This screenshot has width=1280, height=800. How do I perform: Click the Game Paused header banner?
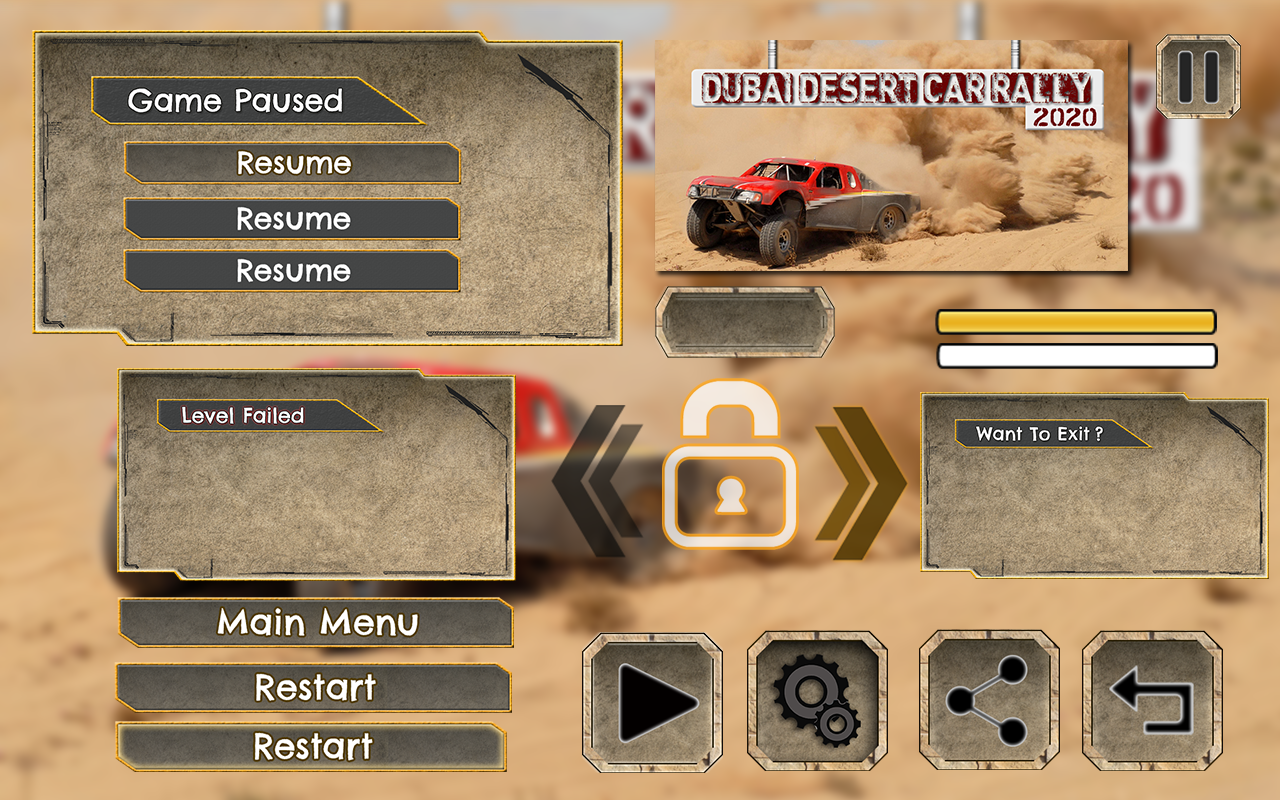[235, 101]
